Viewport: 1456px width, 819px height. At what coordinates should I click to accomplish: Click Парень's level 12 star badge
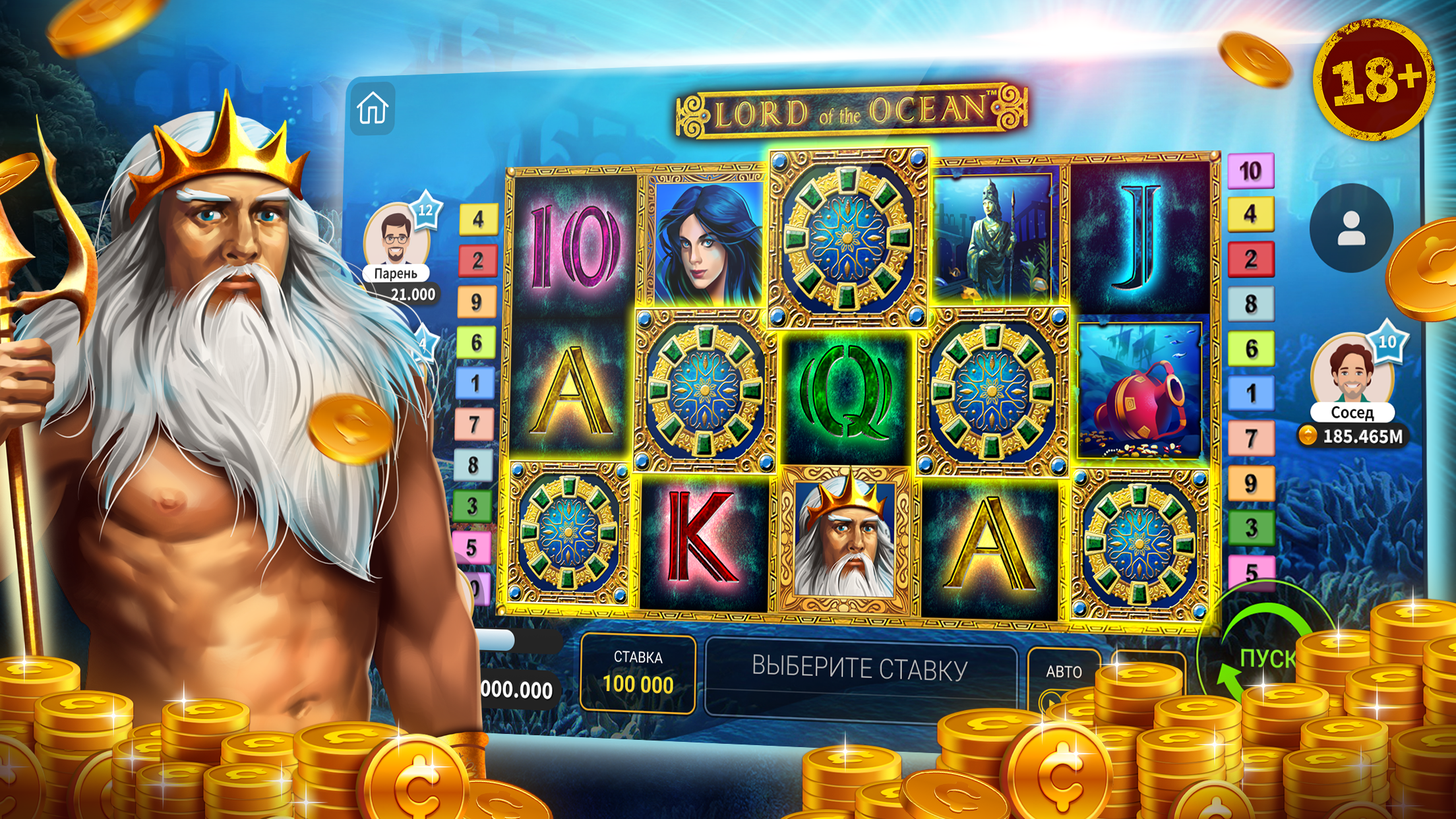pyautogui.click(x=426, y=210)
